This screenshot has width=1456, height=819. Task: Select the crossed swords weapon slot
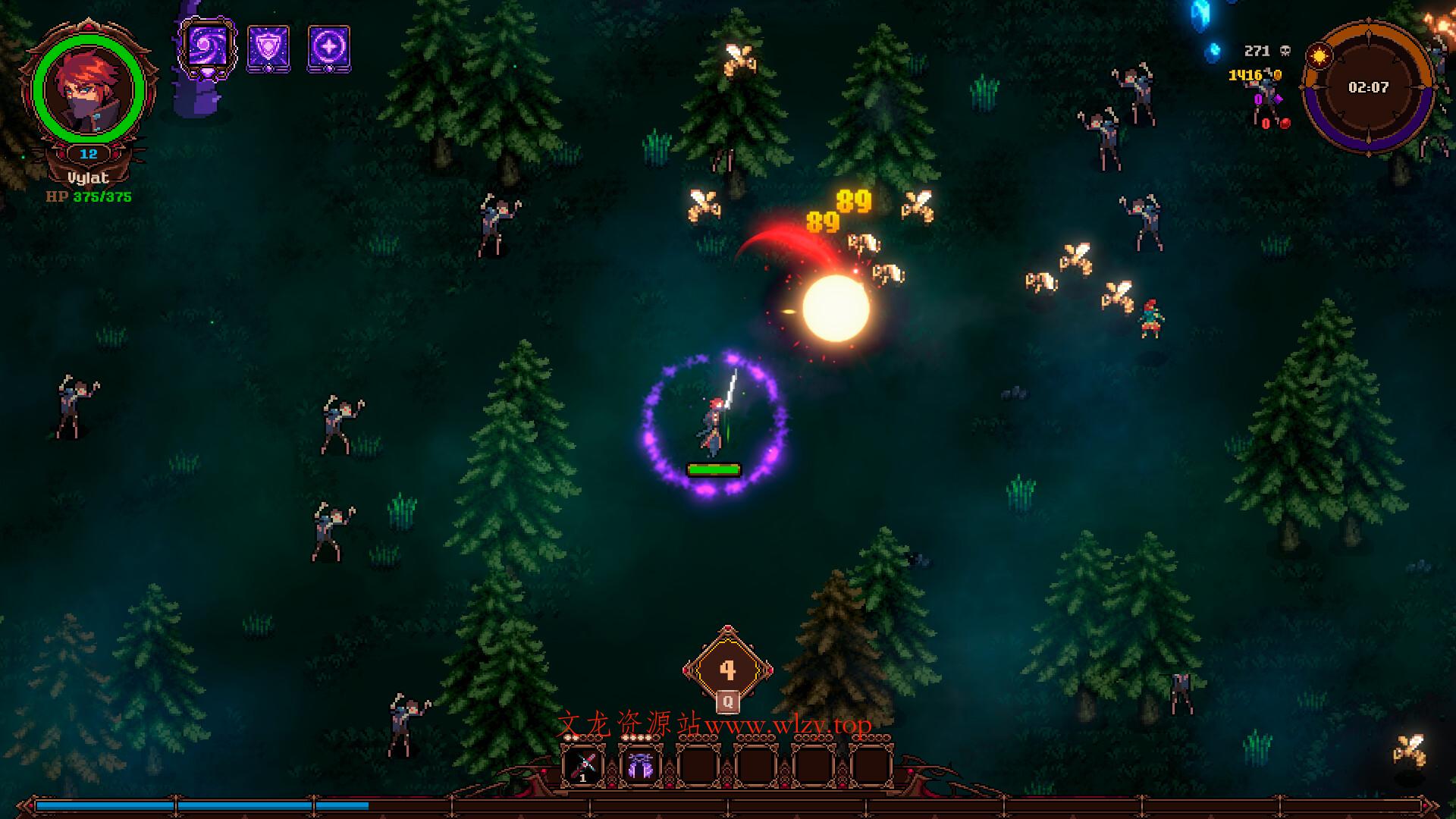pyautogui.click(x=582, y=767)
